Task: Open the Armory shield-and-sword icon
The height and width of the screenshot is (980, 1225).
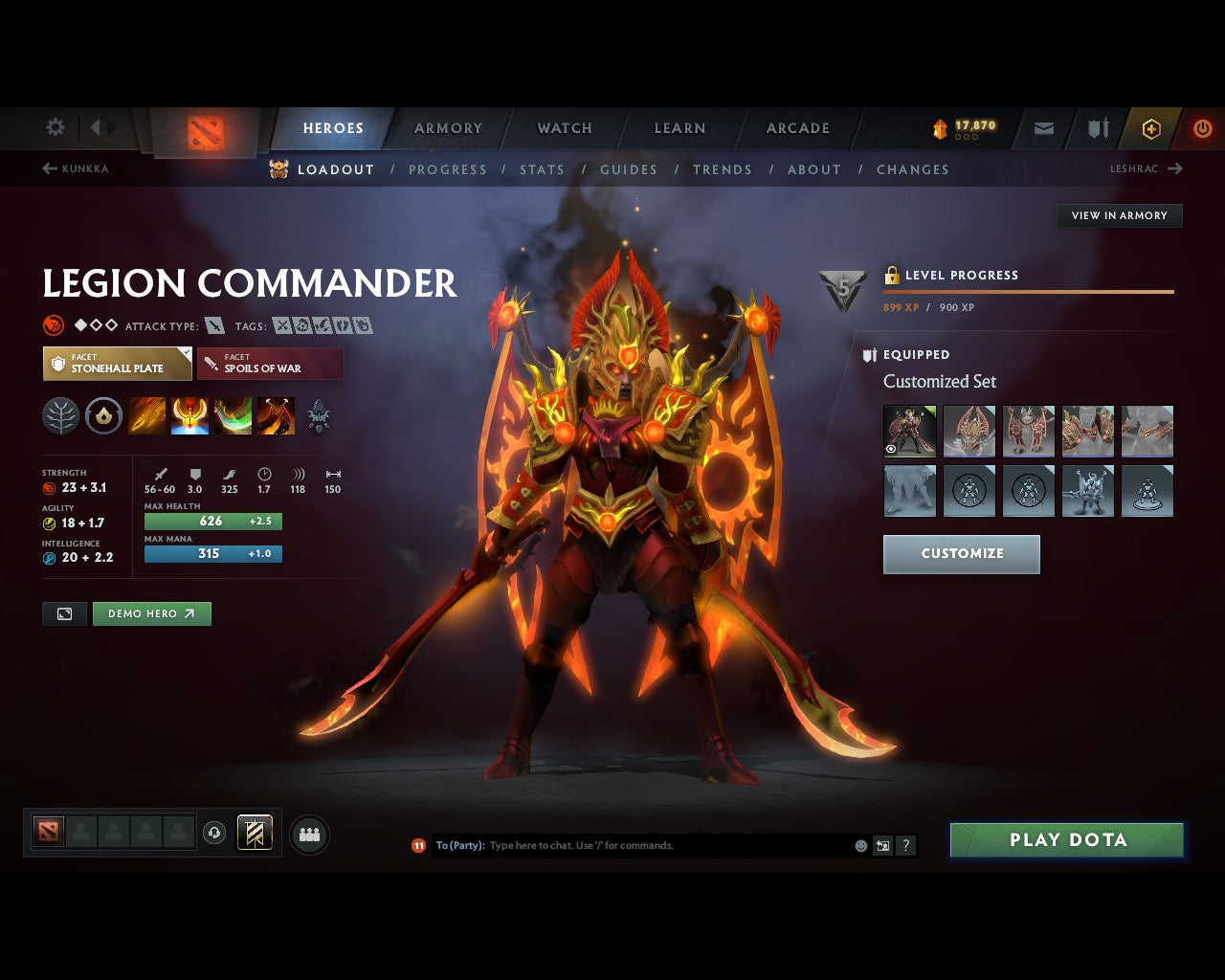Action: click(x=1097, y=127)
